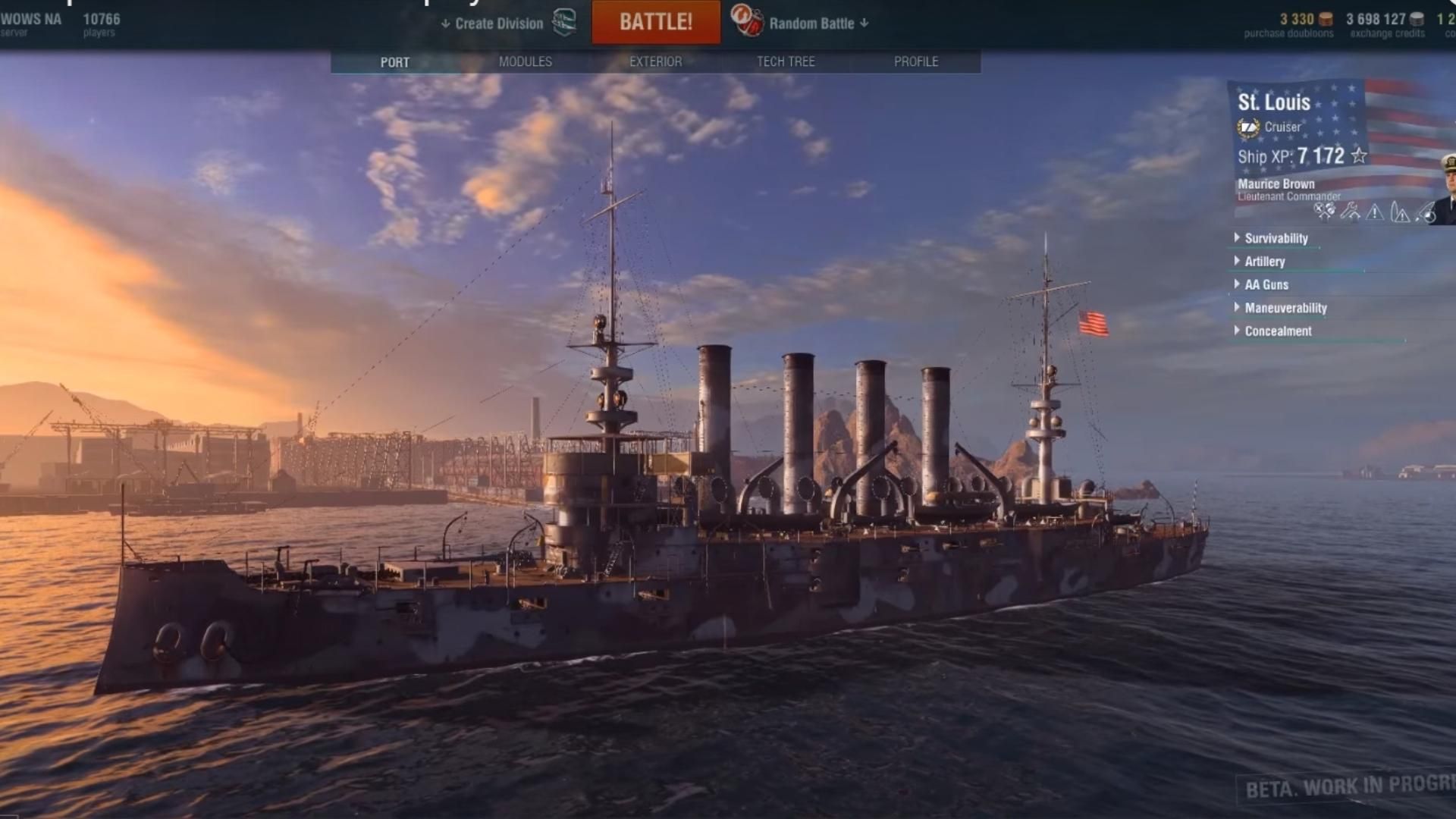This screenshot has width=1456, height=819.
Task: Open commander Maurice Brown's profile
Action: [x=1276, y=184]
